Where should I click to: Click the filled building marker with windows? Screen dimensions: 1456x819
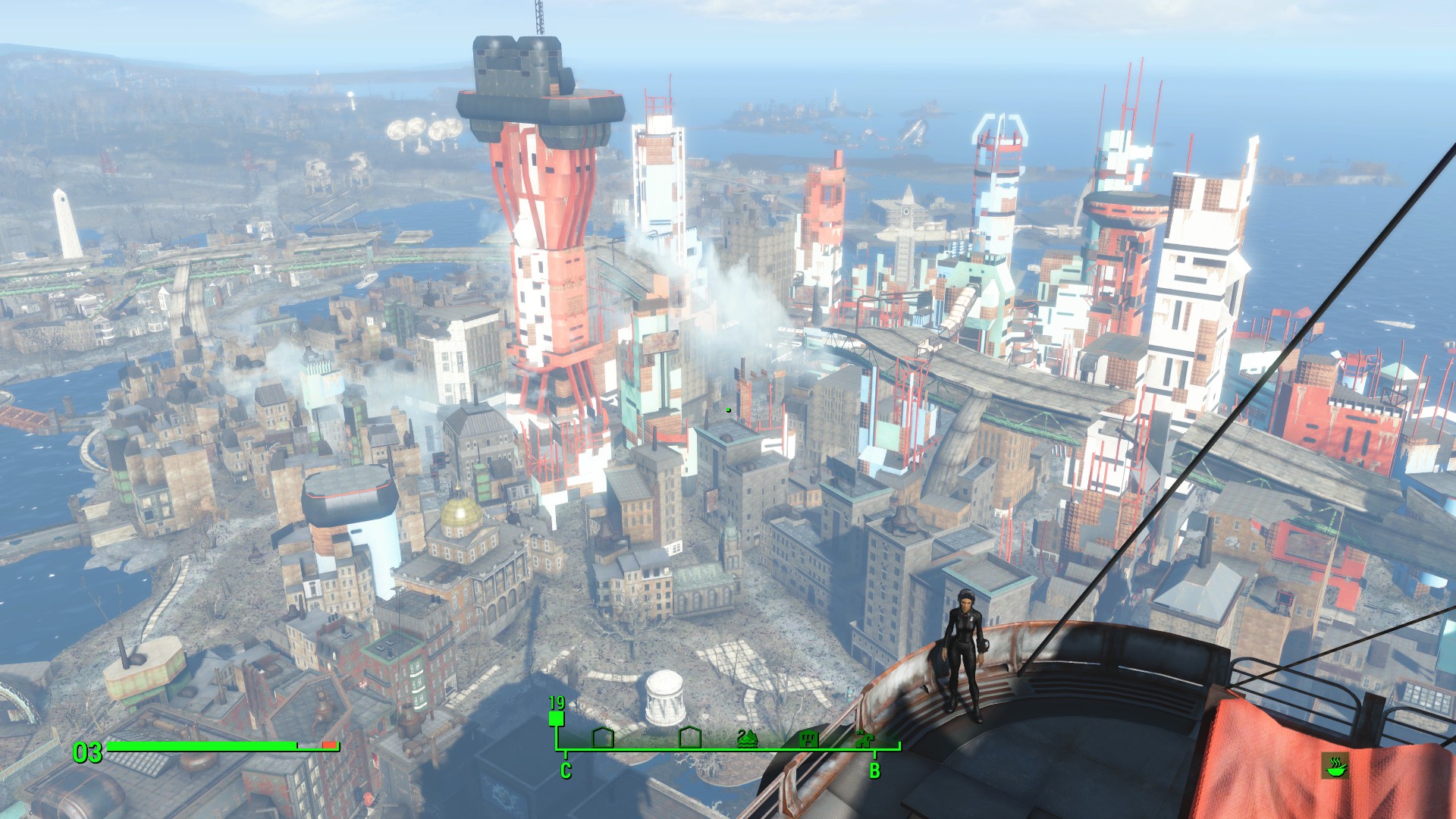[x=808, y=737]
